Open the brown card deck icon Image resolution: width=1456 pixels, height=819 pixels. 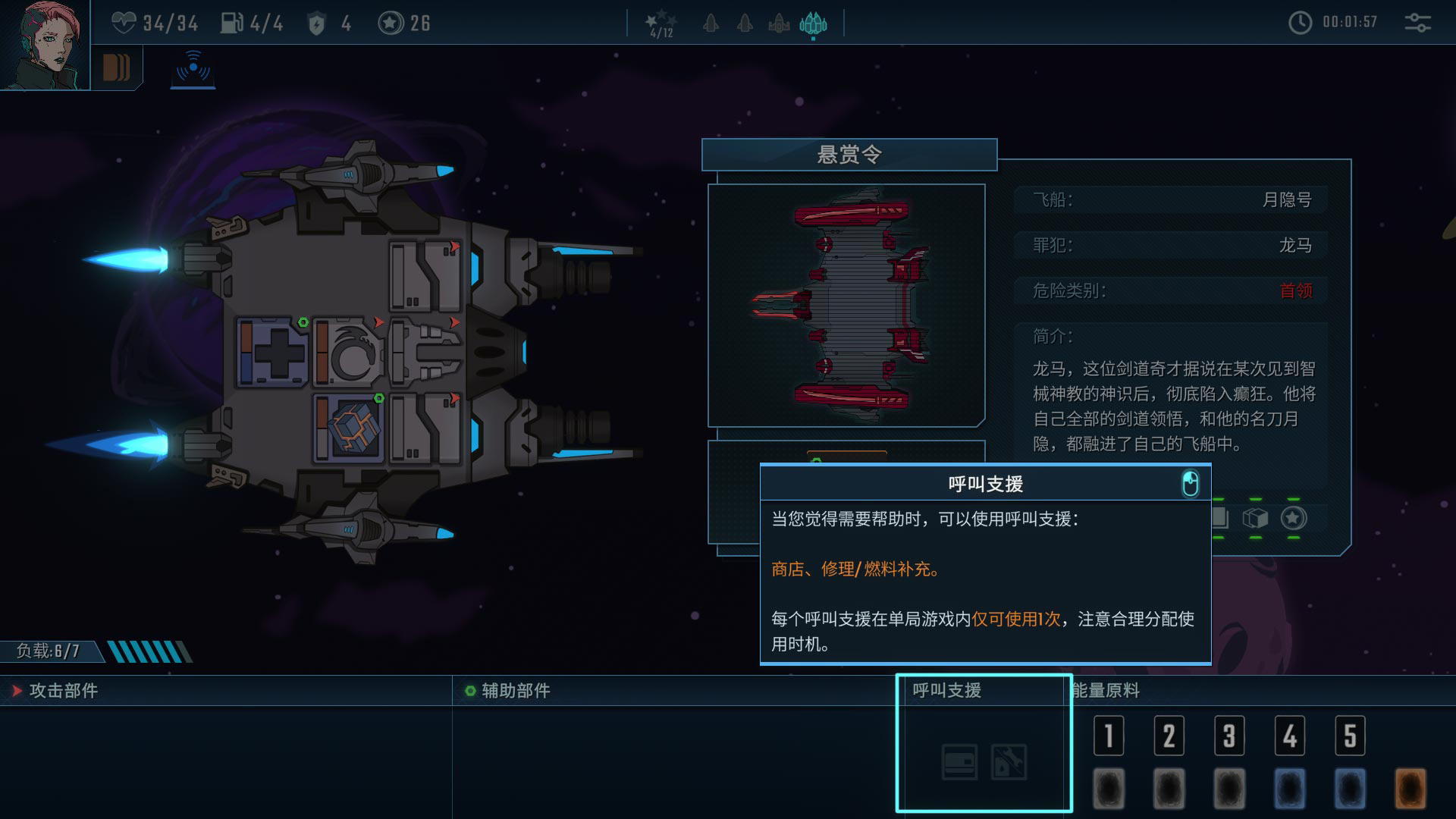pos(116,68)
